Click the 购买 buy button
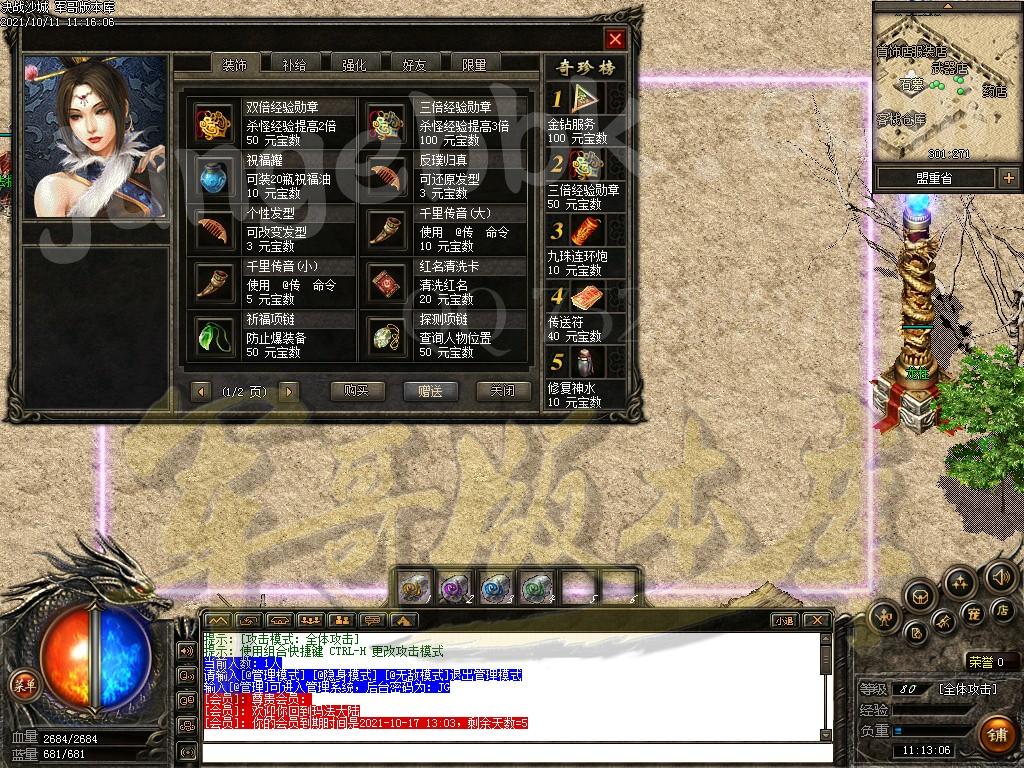 357,391
